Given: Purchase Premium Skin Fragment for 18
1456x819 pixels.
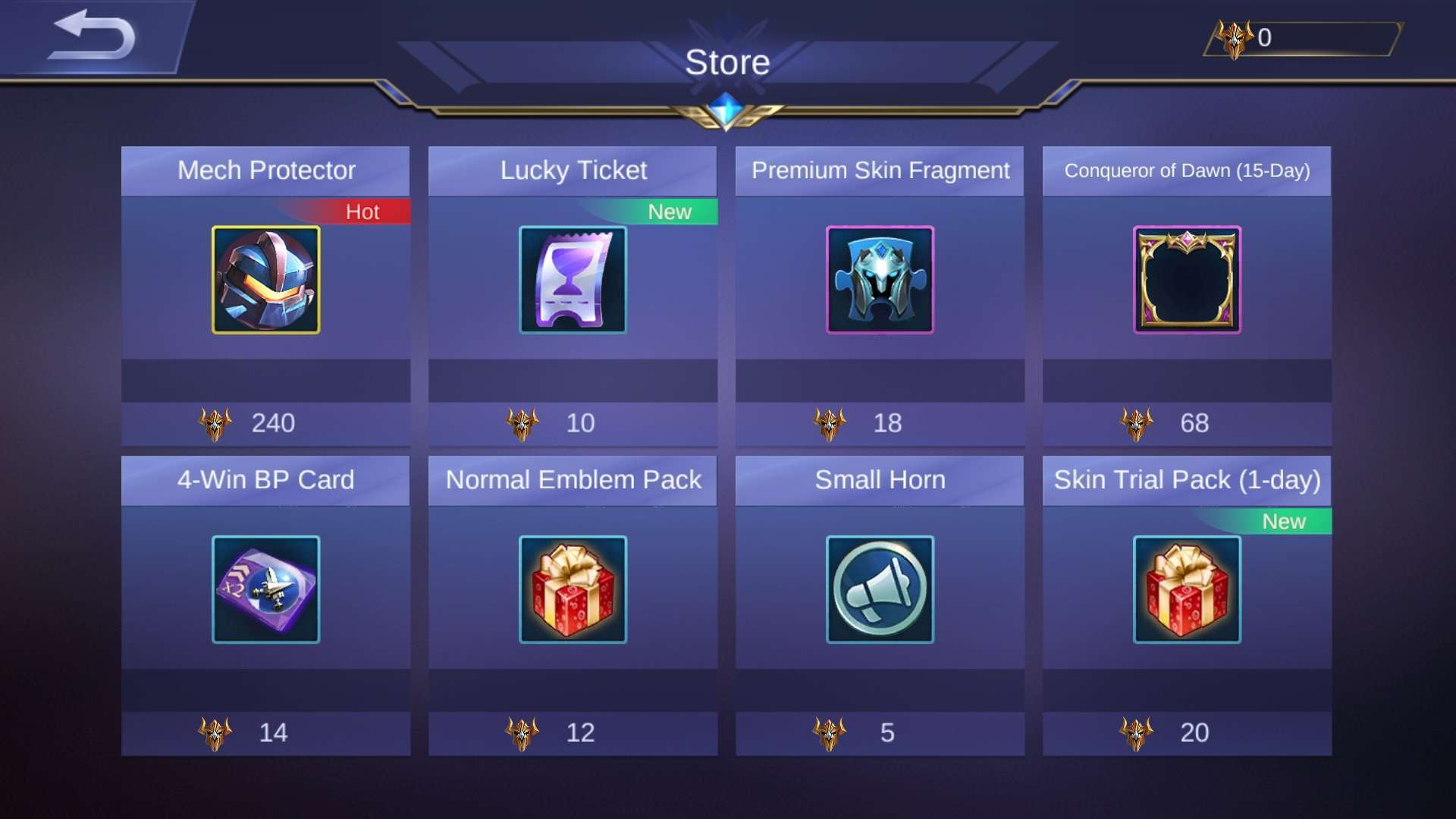Looking at the screenshot, I should 880,423.
